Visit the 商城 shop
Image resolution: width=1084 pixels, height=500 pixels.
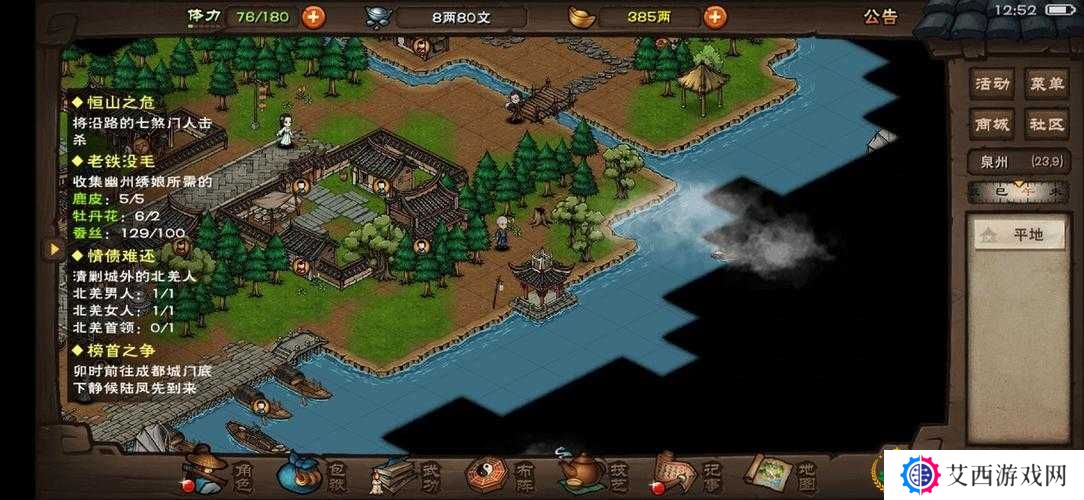pos(993,124)
